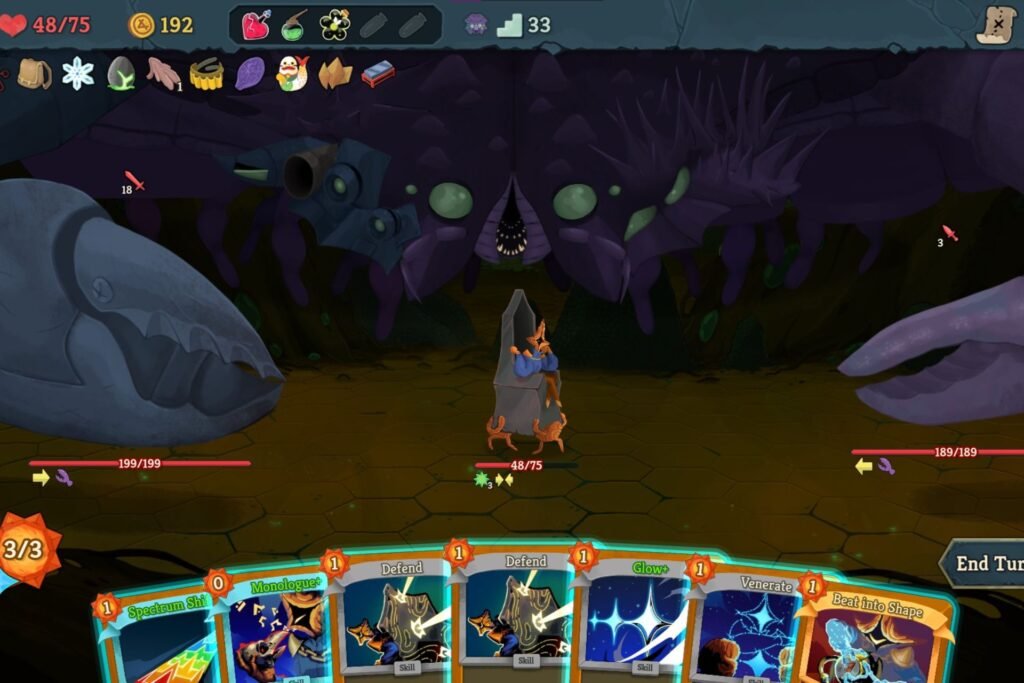
Task: Inspect the white snowflake relic
Action: click(77, 73)
